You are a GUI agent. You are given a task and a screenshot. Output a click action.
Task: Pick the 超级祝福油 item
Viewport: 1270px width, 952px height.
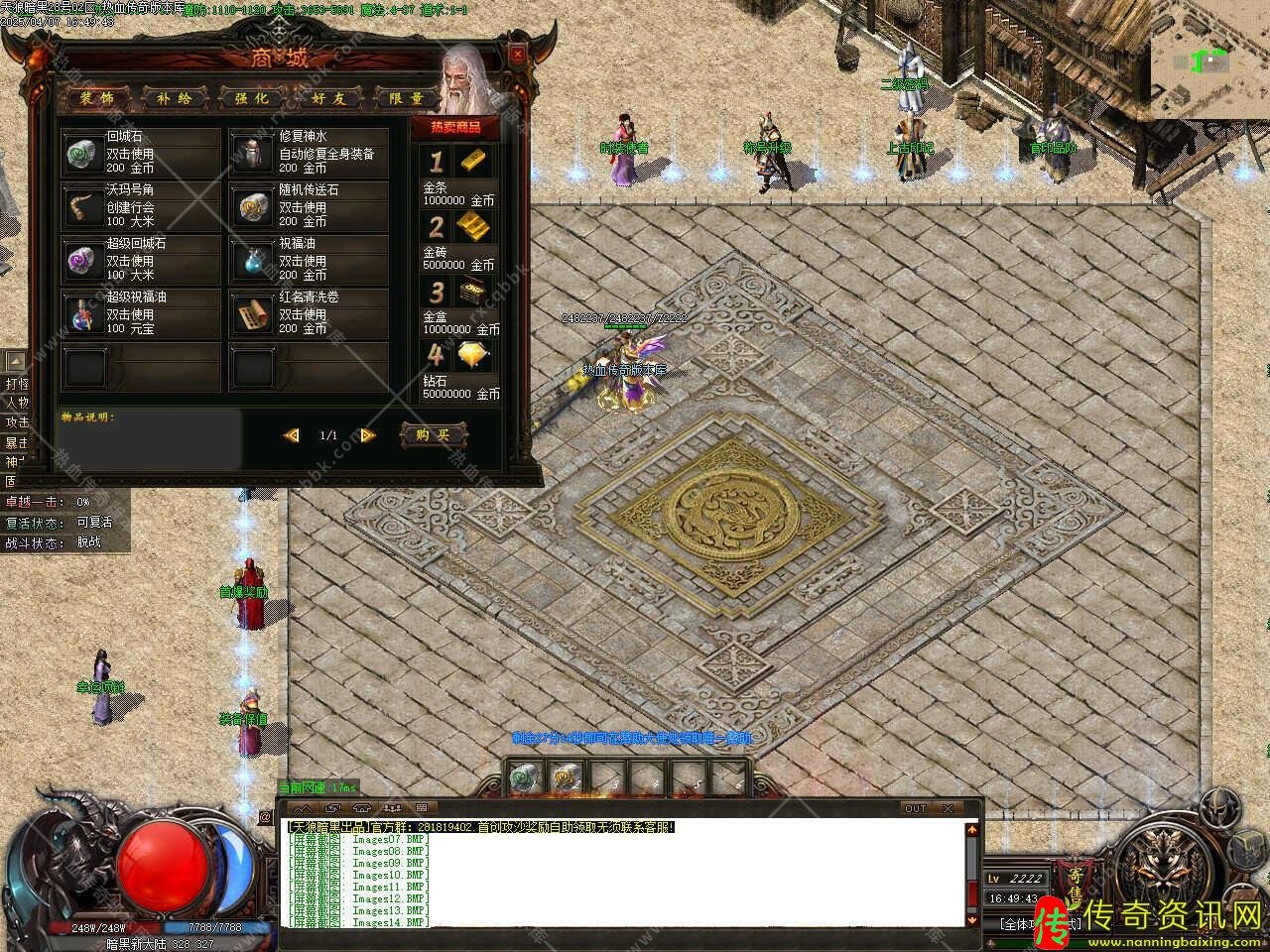click(x=81, y=314)
